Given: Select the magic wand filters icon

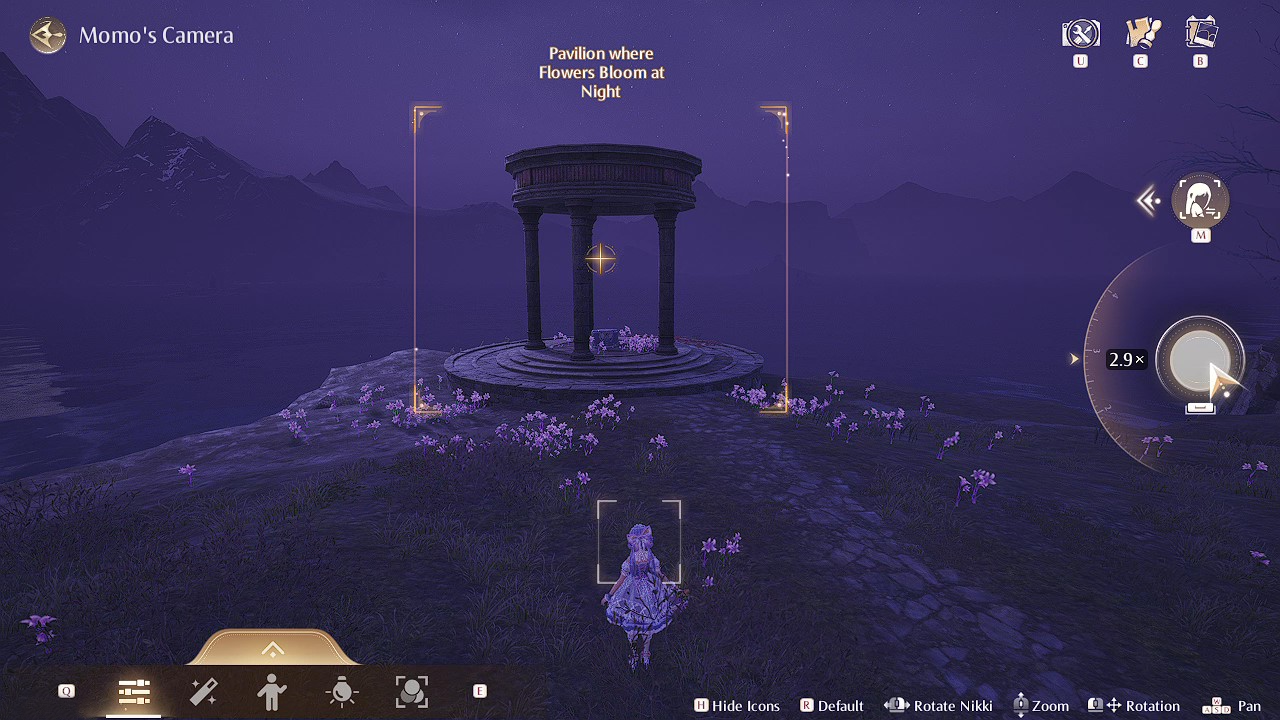Looking at the screenshot, I should (x=204, y=690).
